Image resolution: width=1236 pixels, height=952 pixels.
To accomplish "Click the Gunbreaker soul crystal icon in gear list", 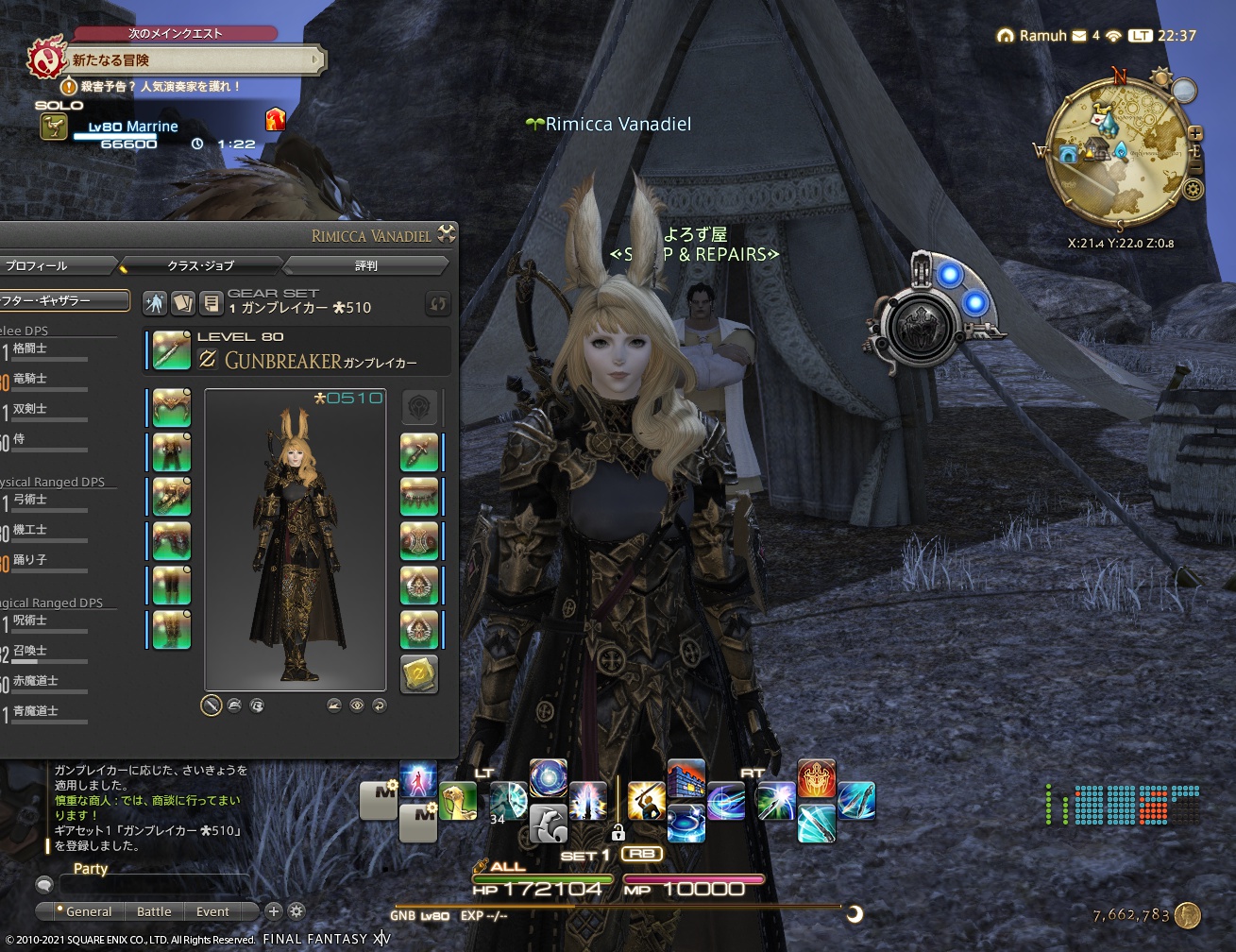I will coord(419,674).
